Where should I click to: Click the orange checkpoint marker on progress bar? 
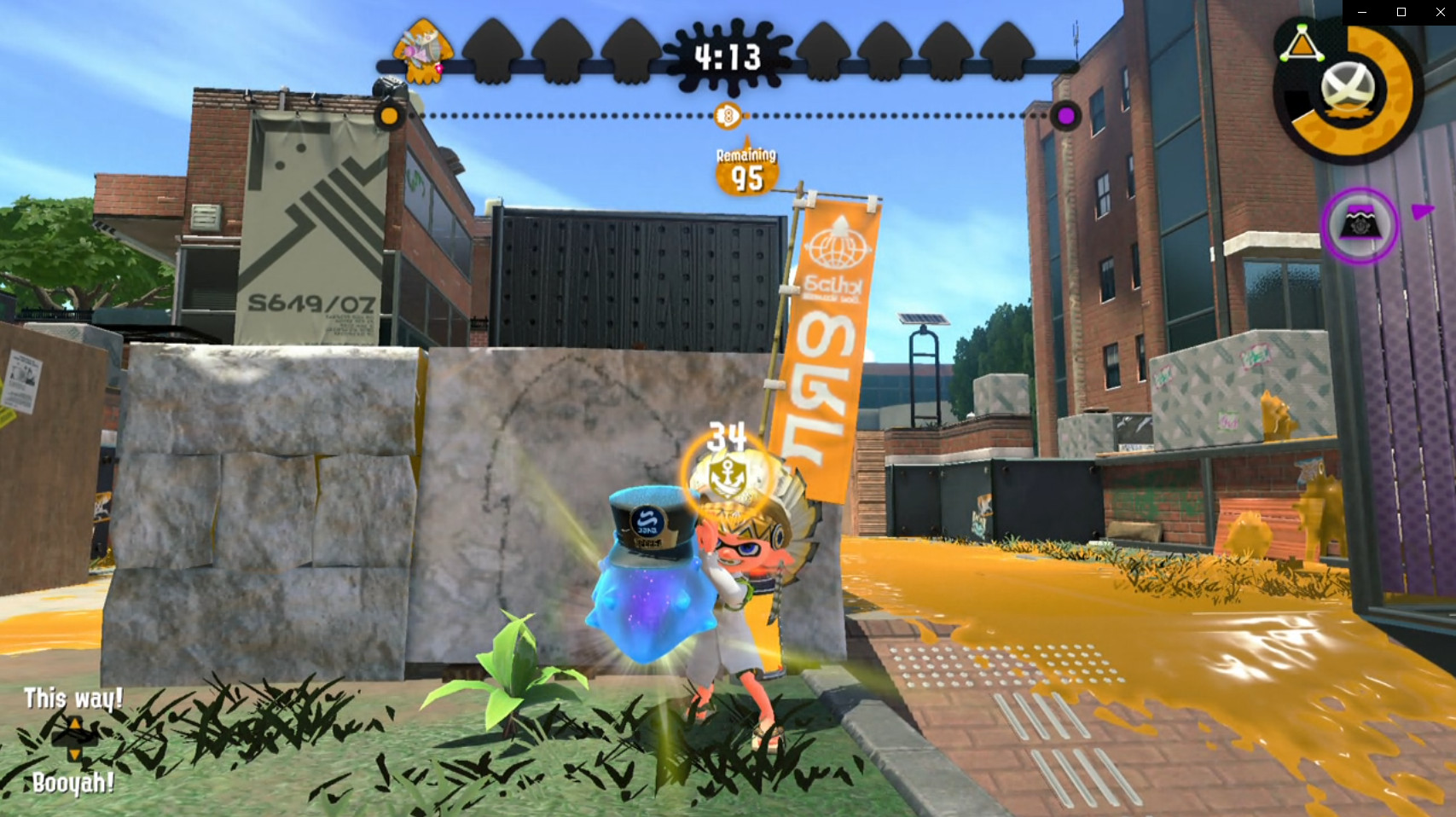point(390,114)
